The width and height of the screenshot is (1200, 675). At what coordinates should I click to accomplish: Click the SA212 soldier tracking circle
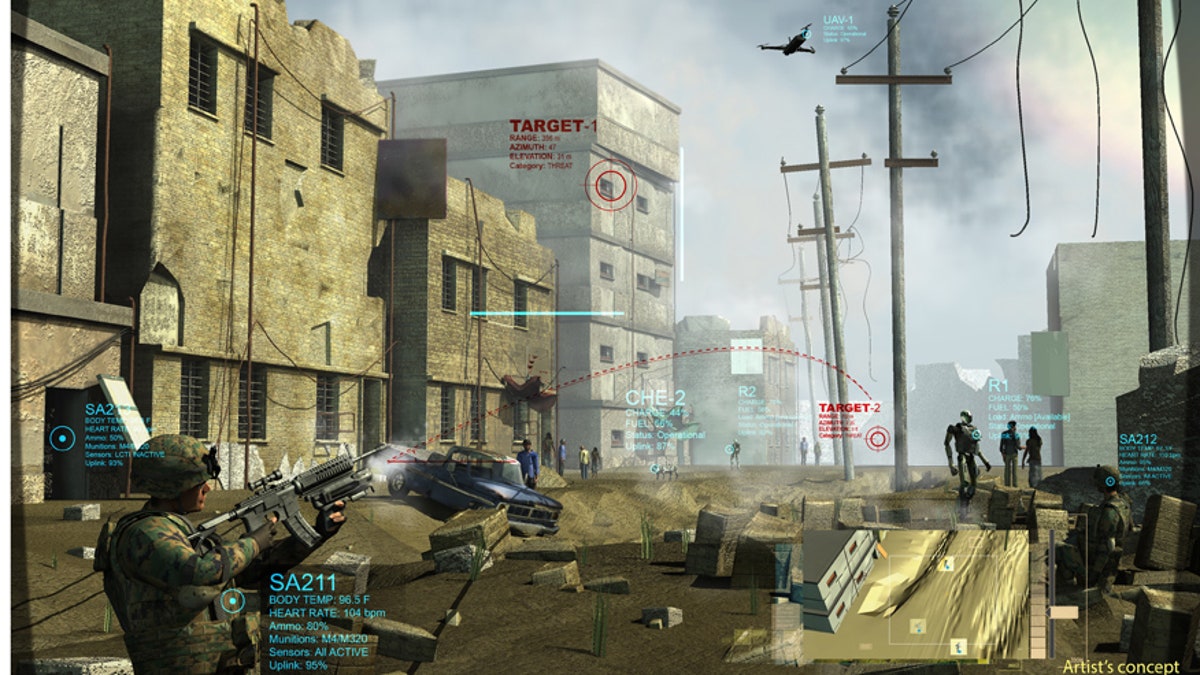coord(1109,480)
